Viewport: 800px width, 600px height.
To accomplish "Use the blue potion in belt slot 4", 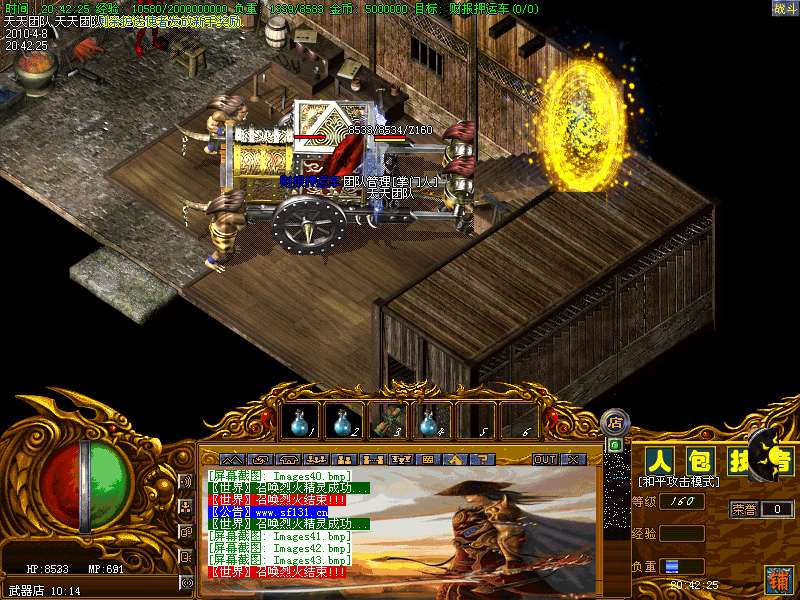I will point(431,422).
